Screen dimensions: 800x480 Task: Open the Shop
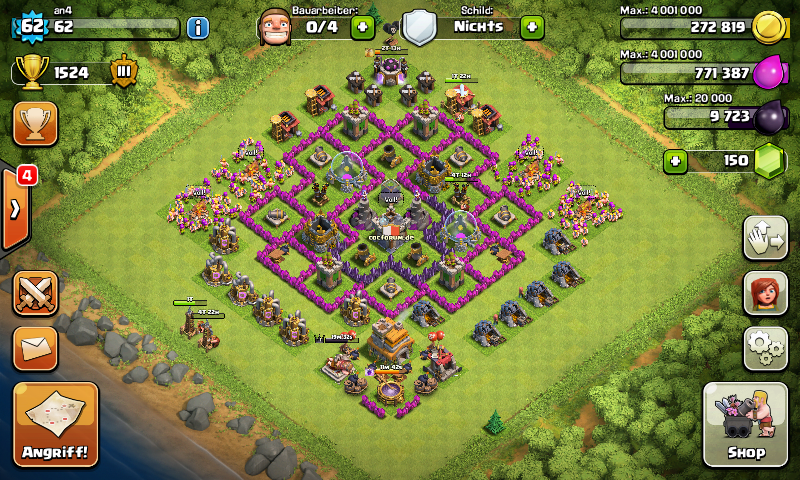tap(746, 424)
